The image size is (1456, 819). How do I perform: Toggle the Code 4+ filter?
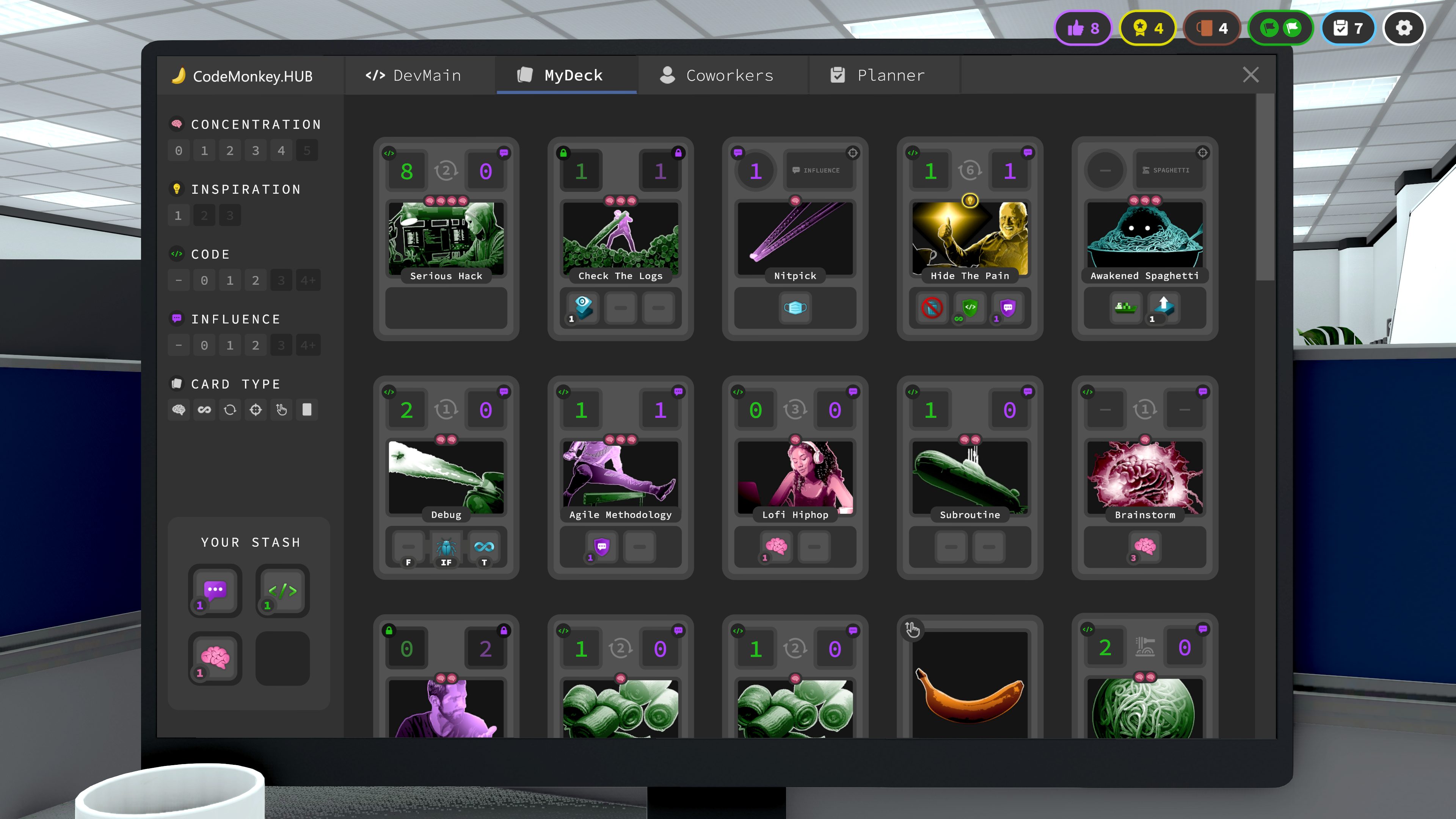coord(308,280)
